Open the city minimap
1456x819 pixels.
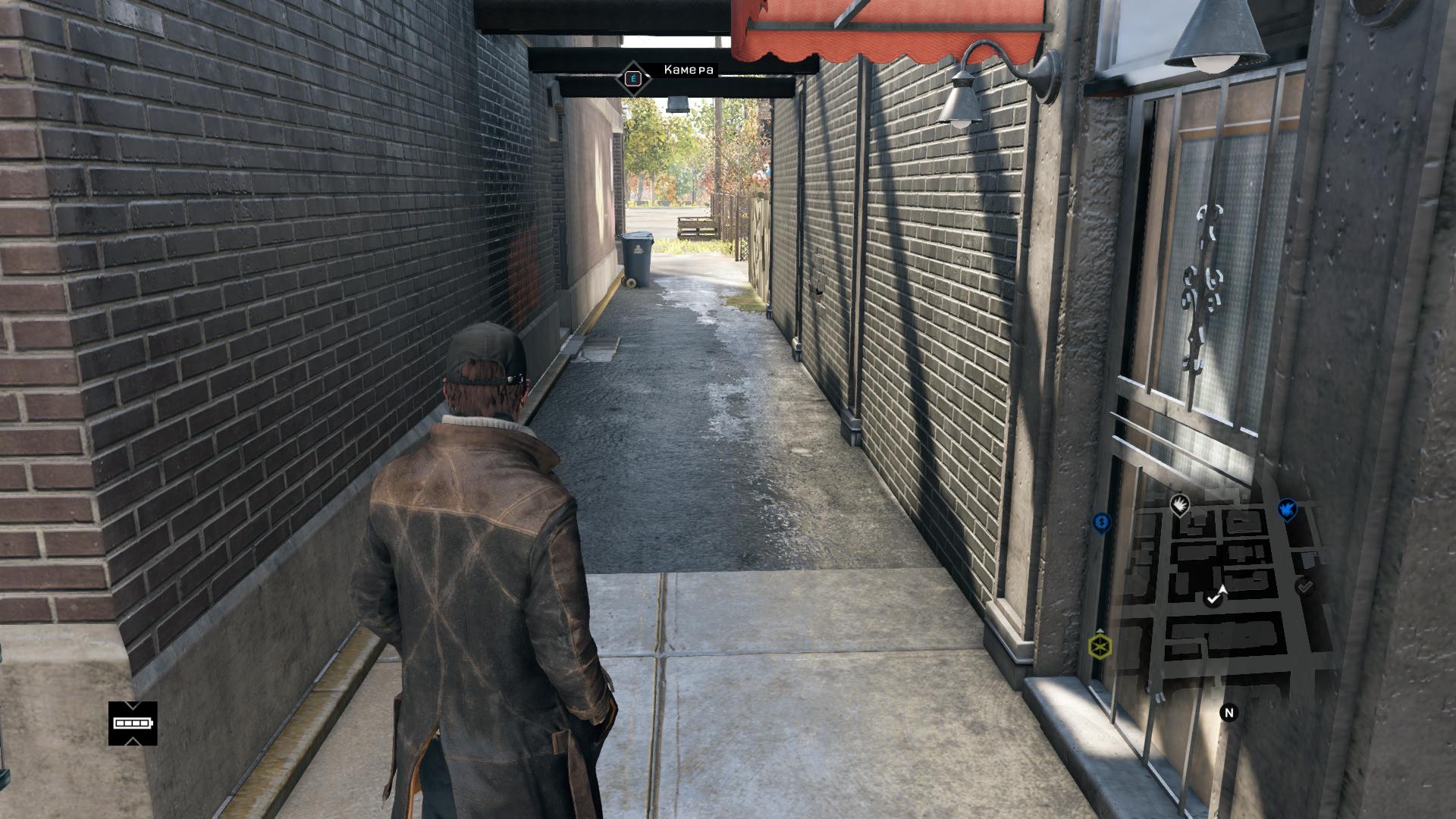1213,591
